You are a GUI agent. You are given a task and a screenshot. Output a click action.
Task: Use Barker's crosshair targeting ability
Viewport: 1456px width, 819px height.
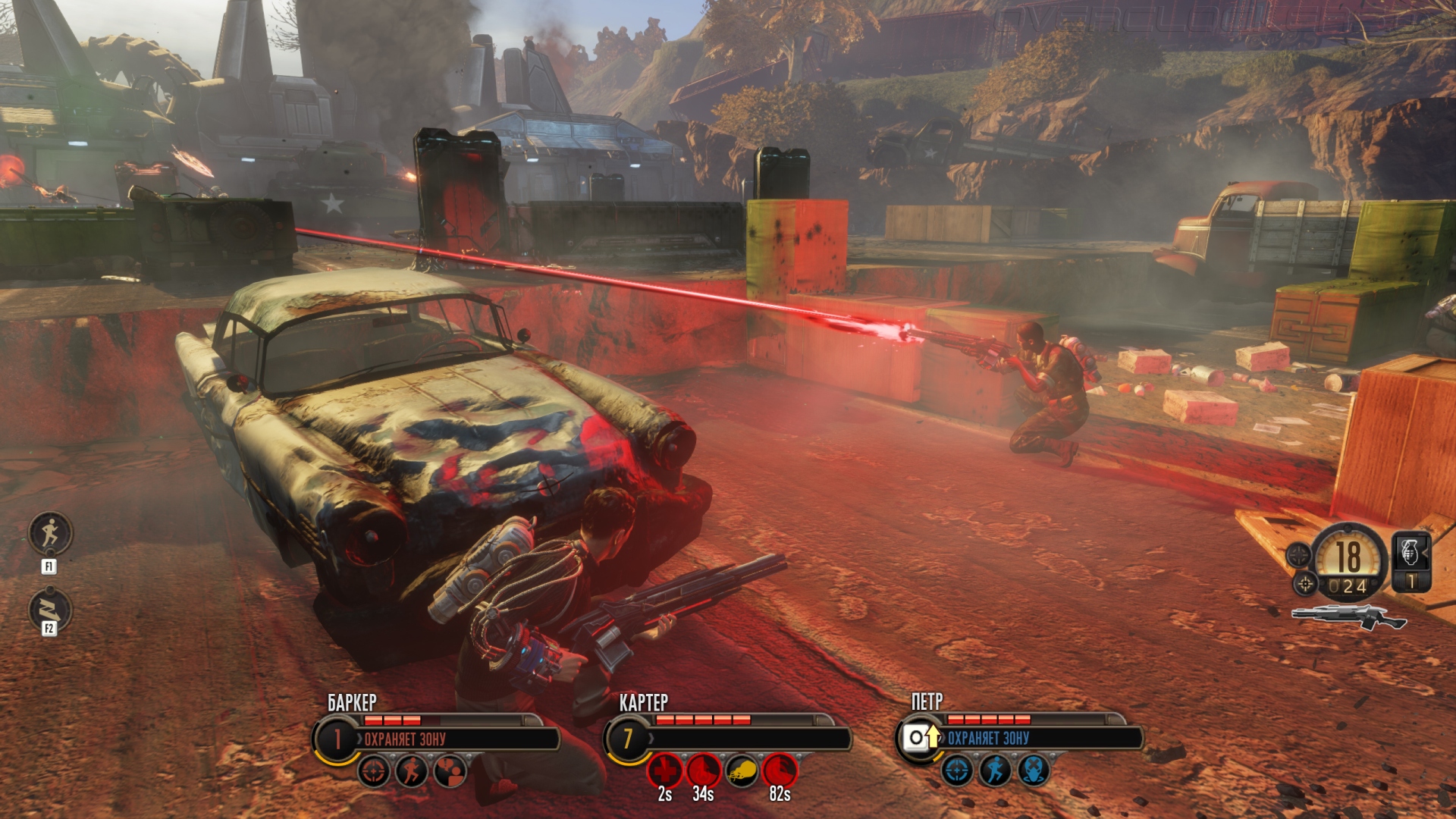pos(374,772)
